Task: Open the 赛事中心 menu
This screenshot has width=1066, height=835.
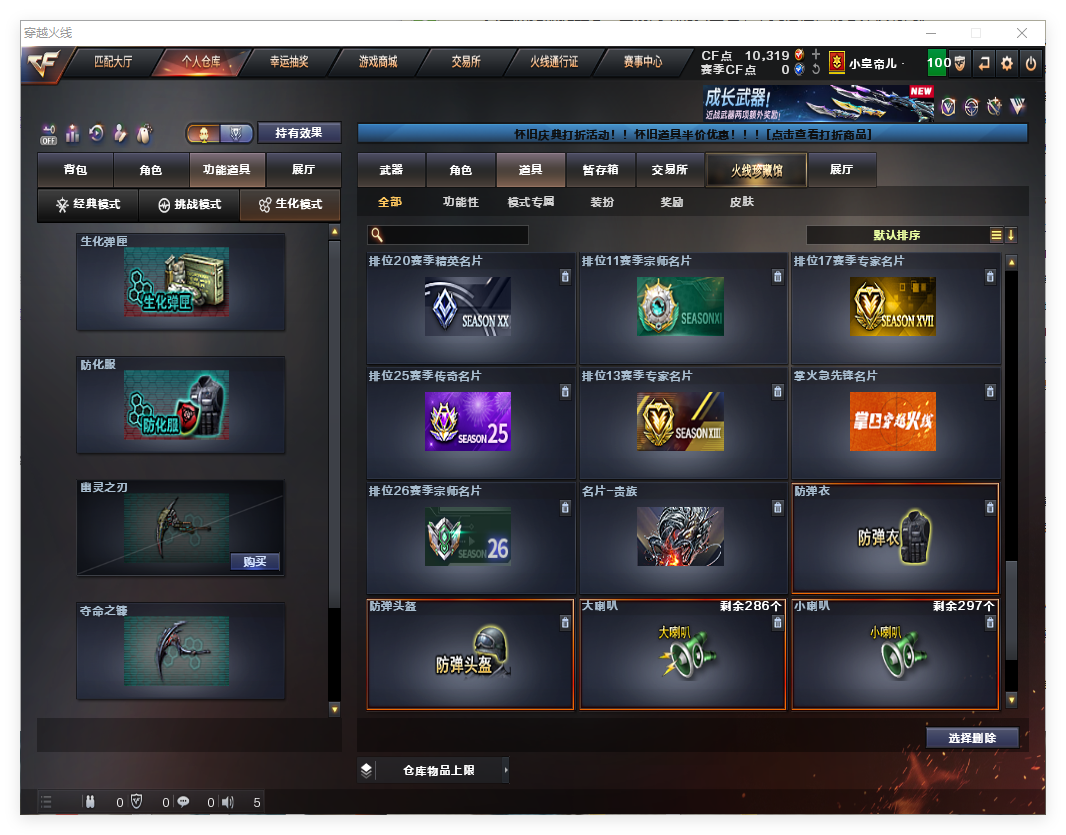Action: (x=643, y=62)
